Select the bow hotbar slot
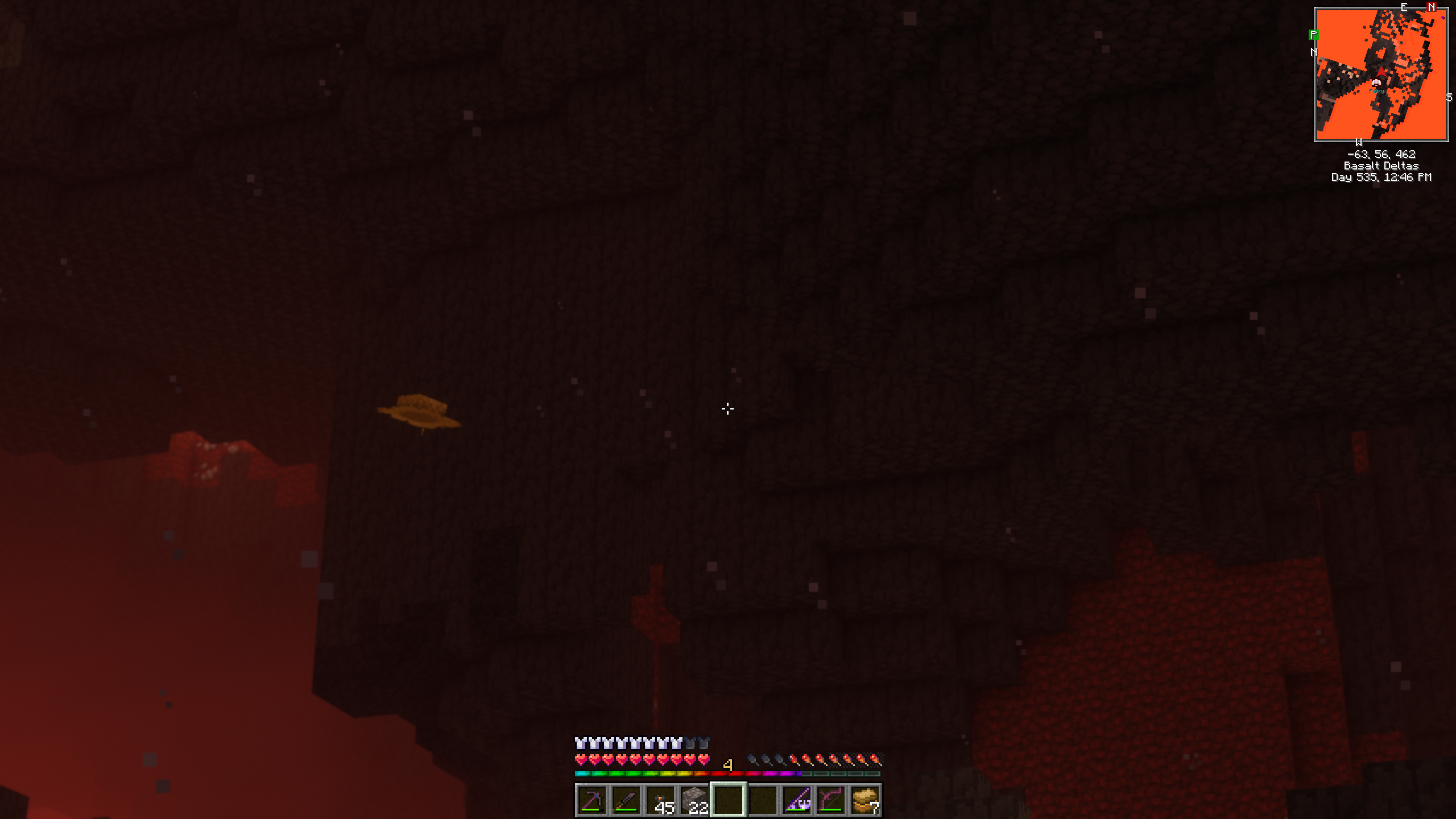This screenshot has height=819, width=1456. click(831, 800)
